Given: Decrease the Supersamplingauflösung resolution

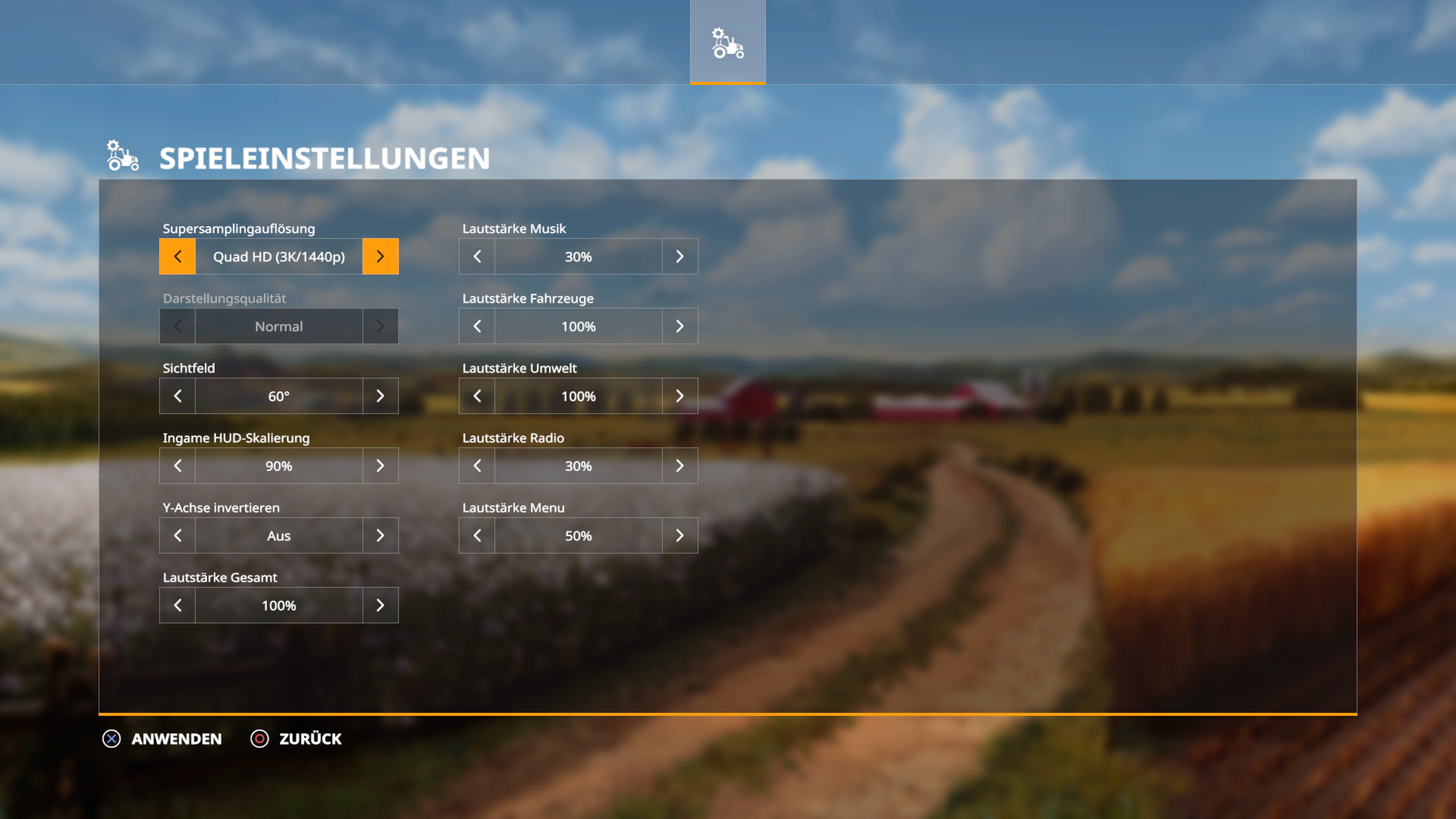Looking at the screenshot, I should coord(177,257).
